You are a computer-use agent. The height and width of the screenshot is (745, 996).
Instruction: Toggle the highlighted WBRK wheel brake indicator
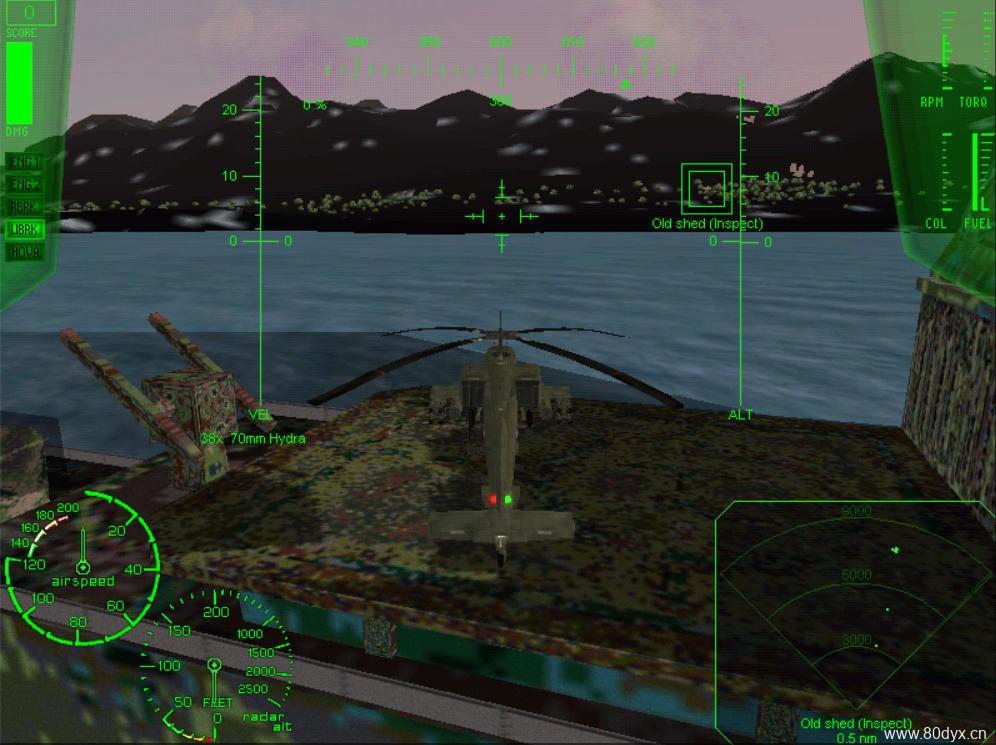pos(25,229)
